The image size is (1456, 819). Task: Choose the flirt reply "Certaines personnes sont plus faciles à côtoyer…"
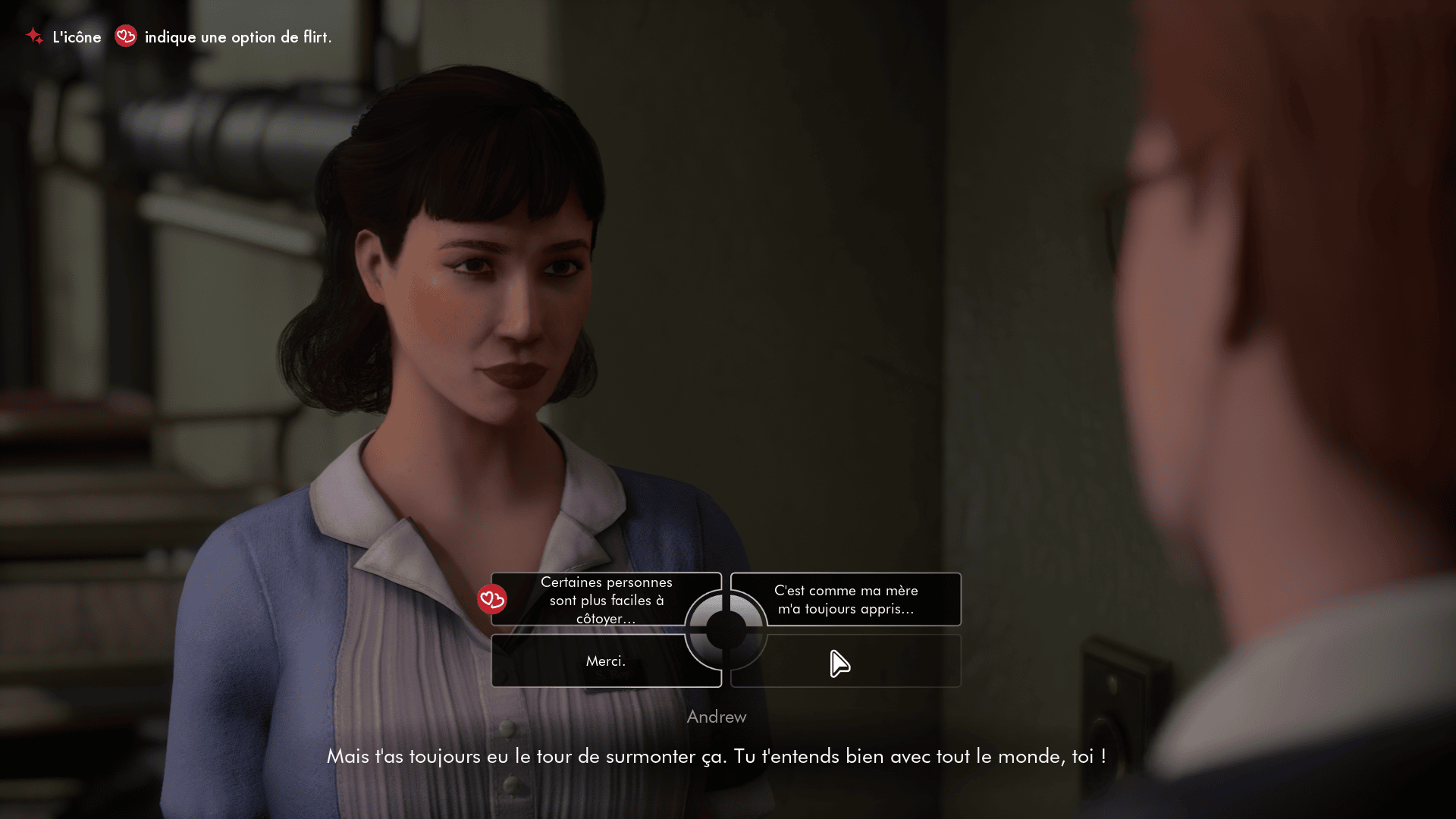point(606,600)
